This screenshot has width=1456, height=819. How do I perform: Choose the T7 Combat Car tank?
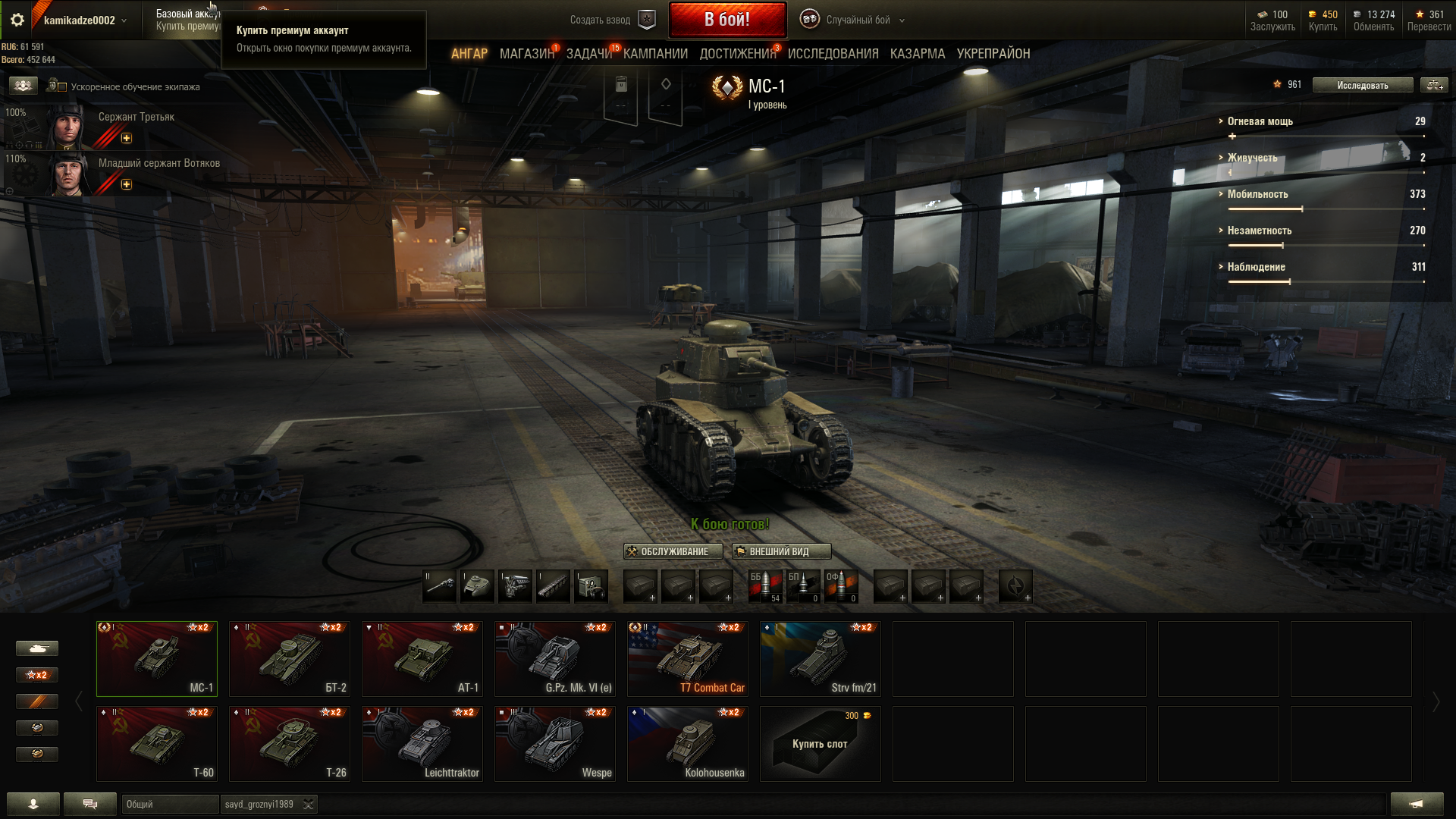(x=687, y=659)
